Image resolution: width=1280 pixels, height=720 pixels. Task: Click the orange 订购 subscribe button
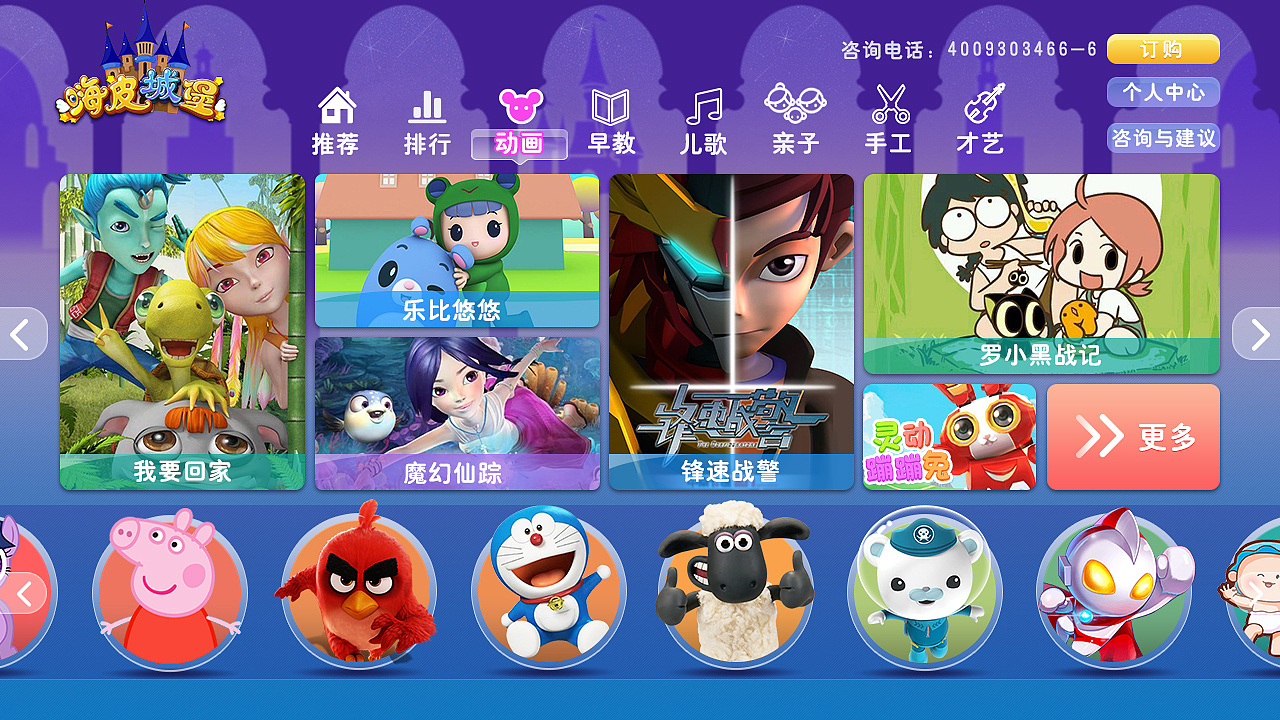(1163, 48)
